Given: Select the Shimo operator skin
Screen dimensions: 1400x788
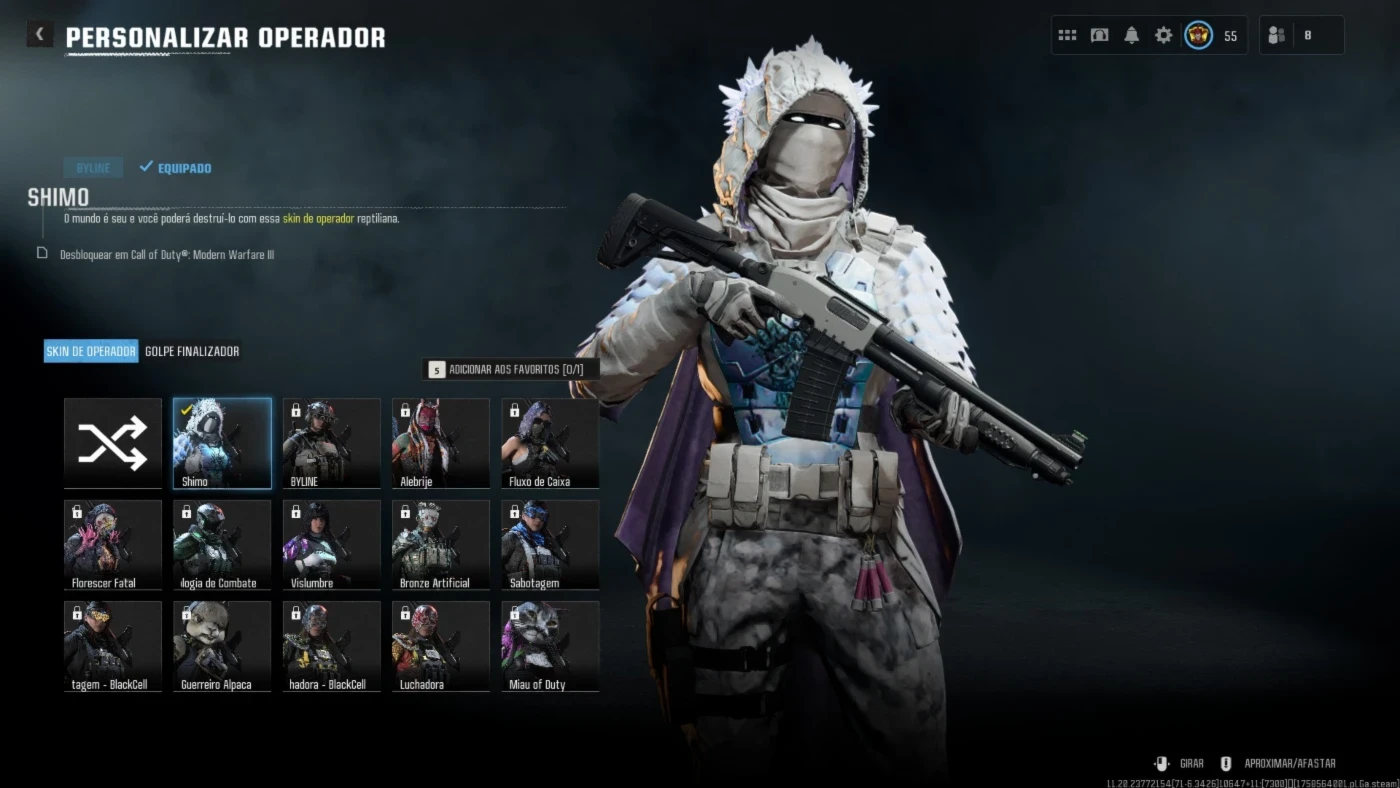Looking at the screenshot, I should (222, 443).
